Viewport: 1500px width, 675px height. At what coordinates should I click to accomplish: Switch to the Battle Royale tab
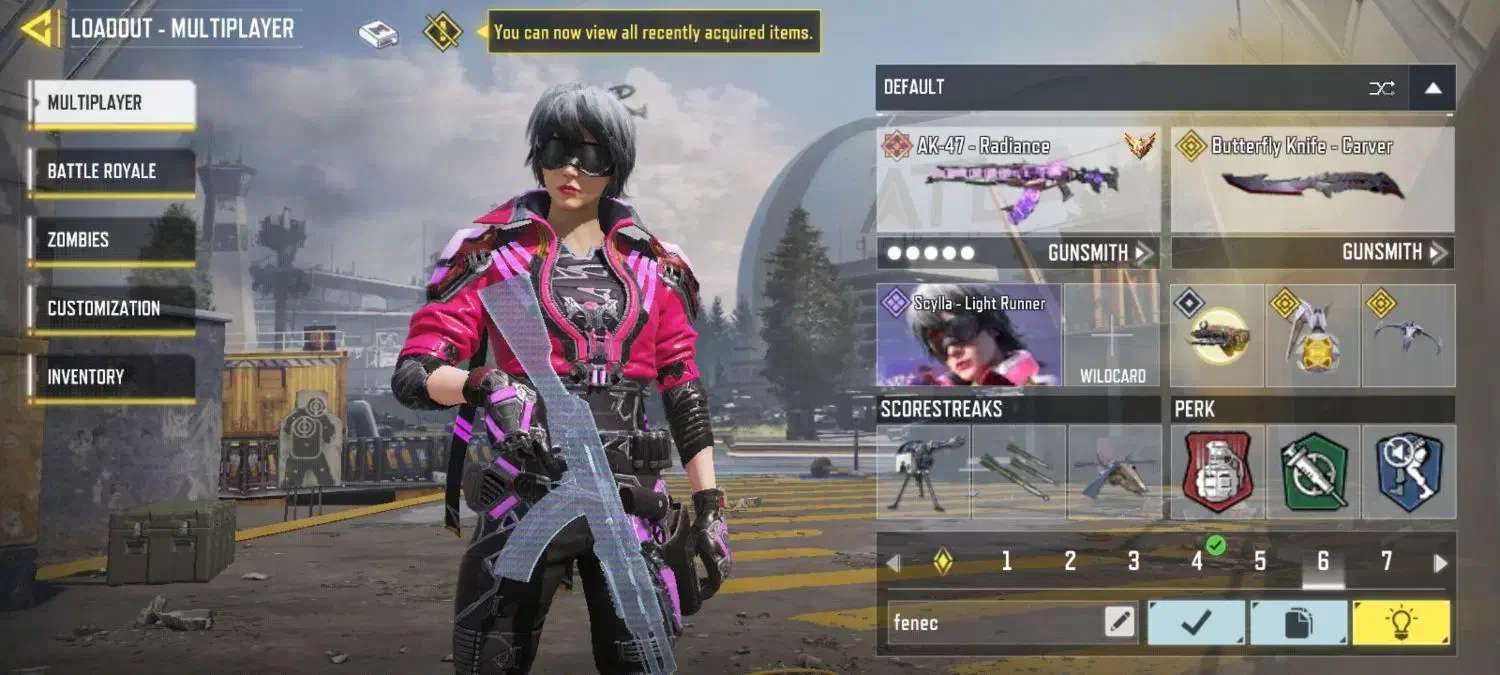pyautogui.click(x=111, y=171)
